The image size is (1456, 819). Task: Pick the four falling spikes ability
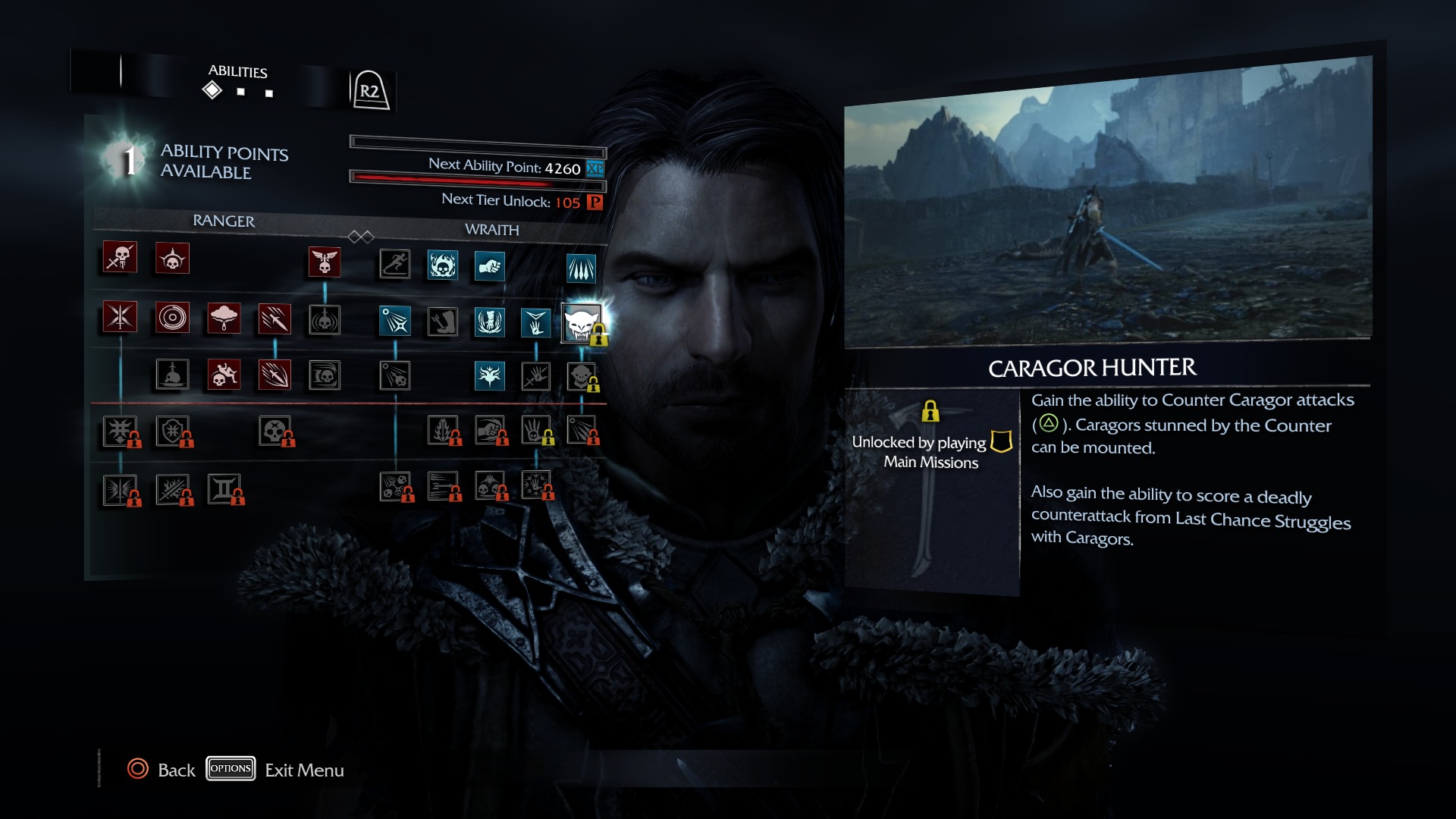tap(582, 268)
